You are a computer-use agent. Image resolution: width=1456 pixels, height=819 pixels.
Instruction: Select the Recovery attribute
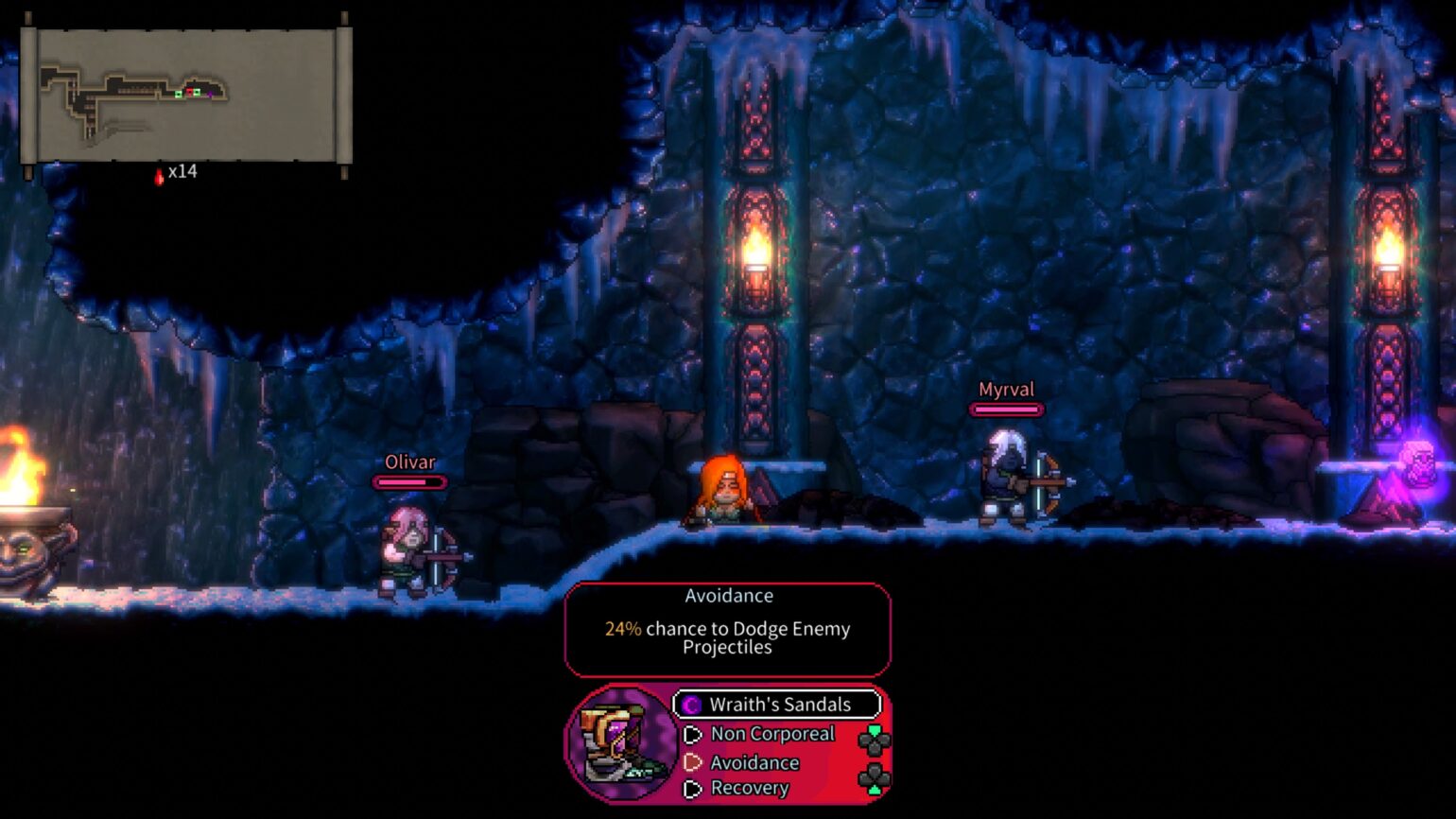[749, 788]
